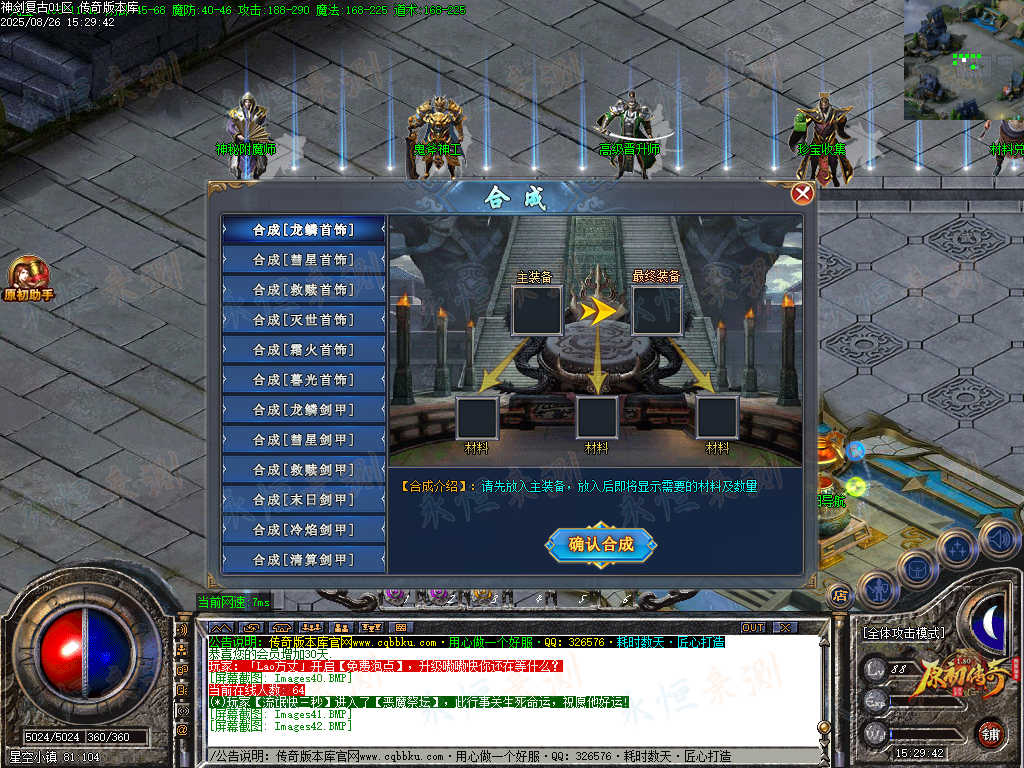
Task: Choose the 合成[末日剑甲] recipe
Action: pos(303,499)
